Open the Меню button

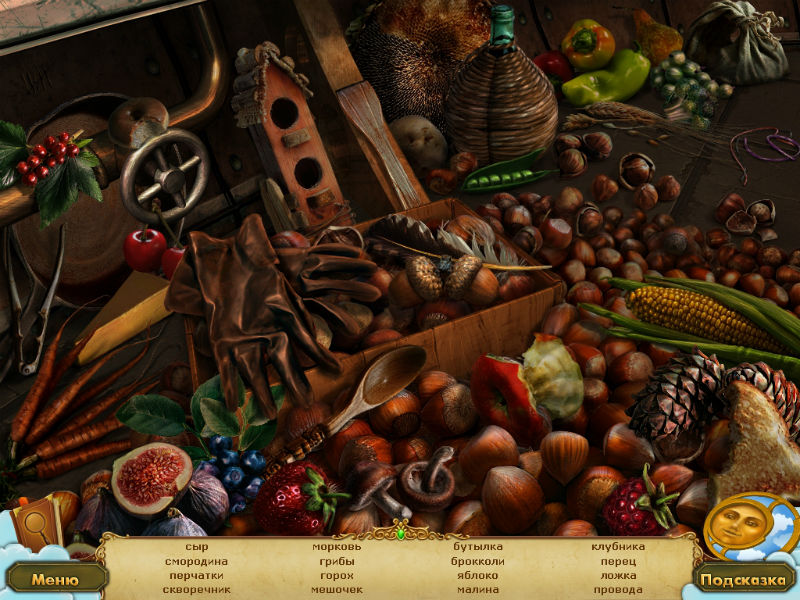click(x=54, y=578)
